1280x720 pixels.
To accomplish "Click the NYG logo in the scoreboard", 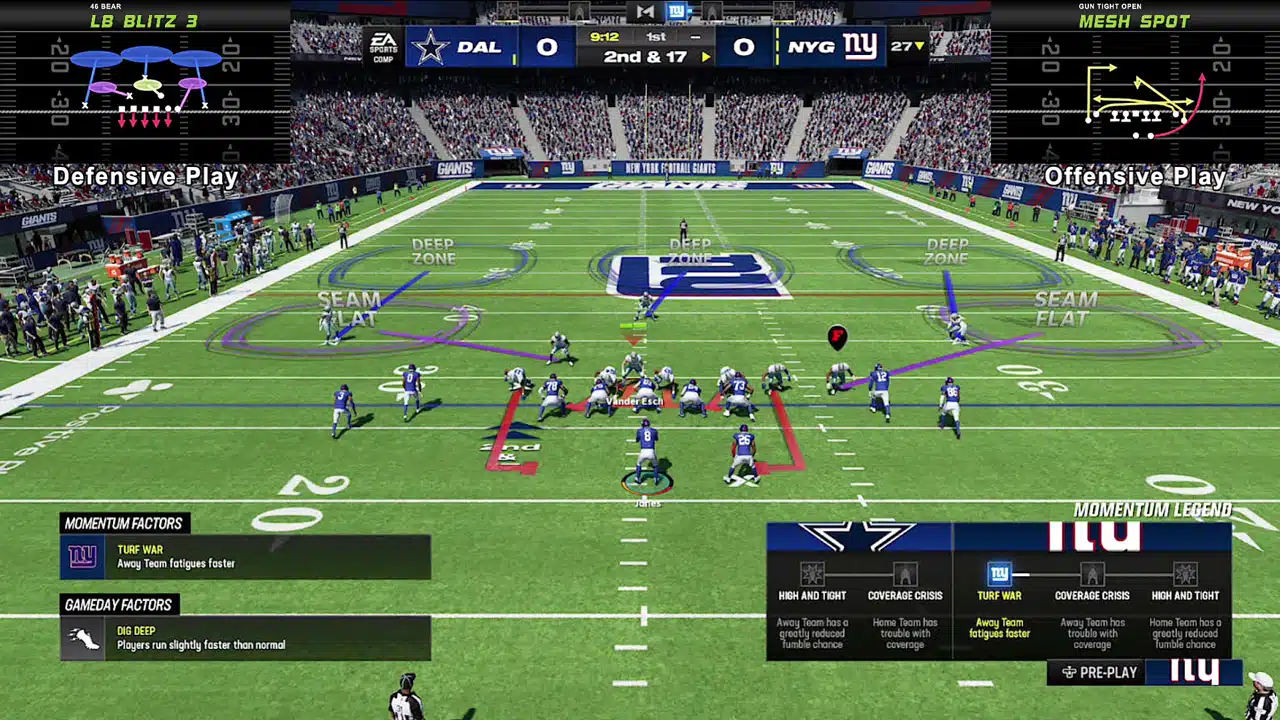I will tap(860, 46).
